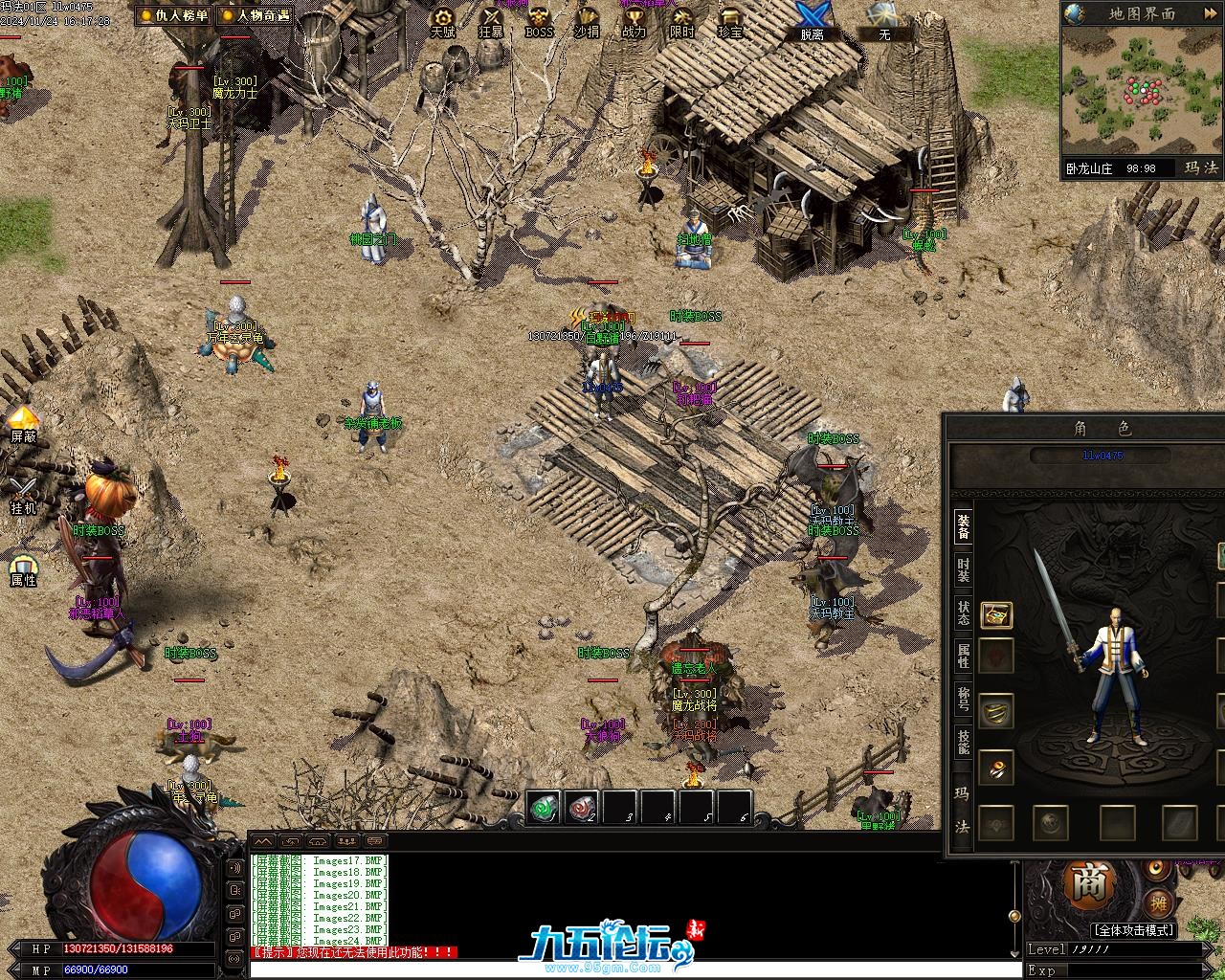Open the 珍宝 treasure icon
The image size is (1225, 980).
point(729,21)
